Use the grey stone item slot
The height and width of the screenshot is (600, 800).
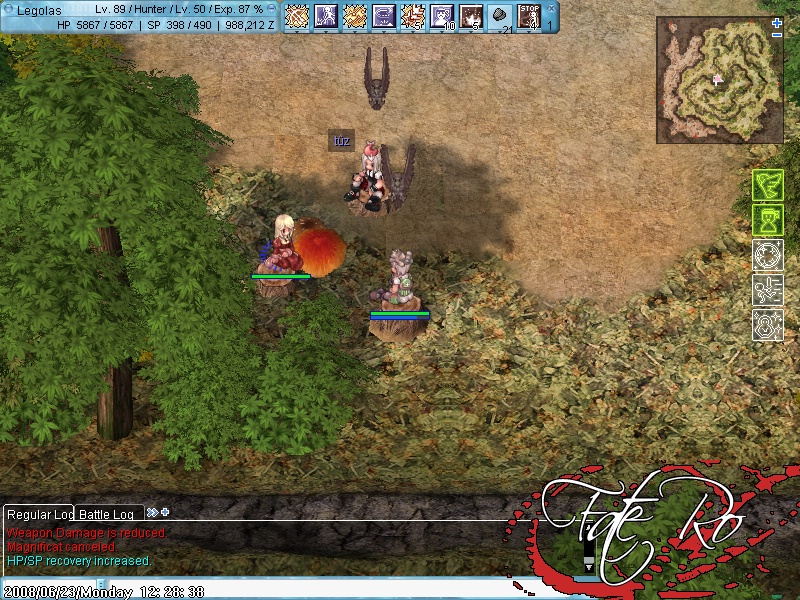pos(500,16)
